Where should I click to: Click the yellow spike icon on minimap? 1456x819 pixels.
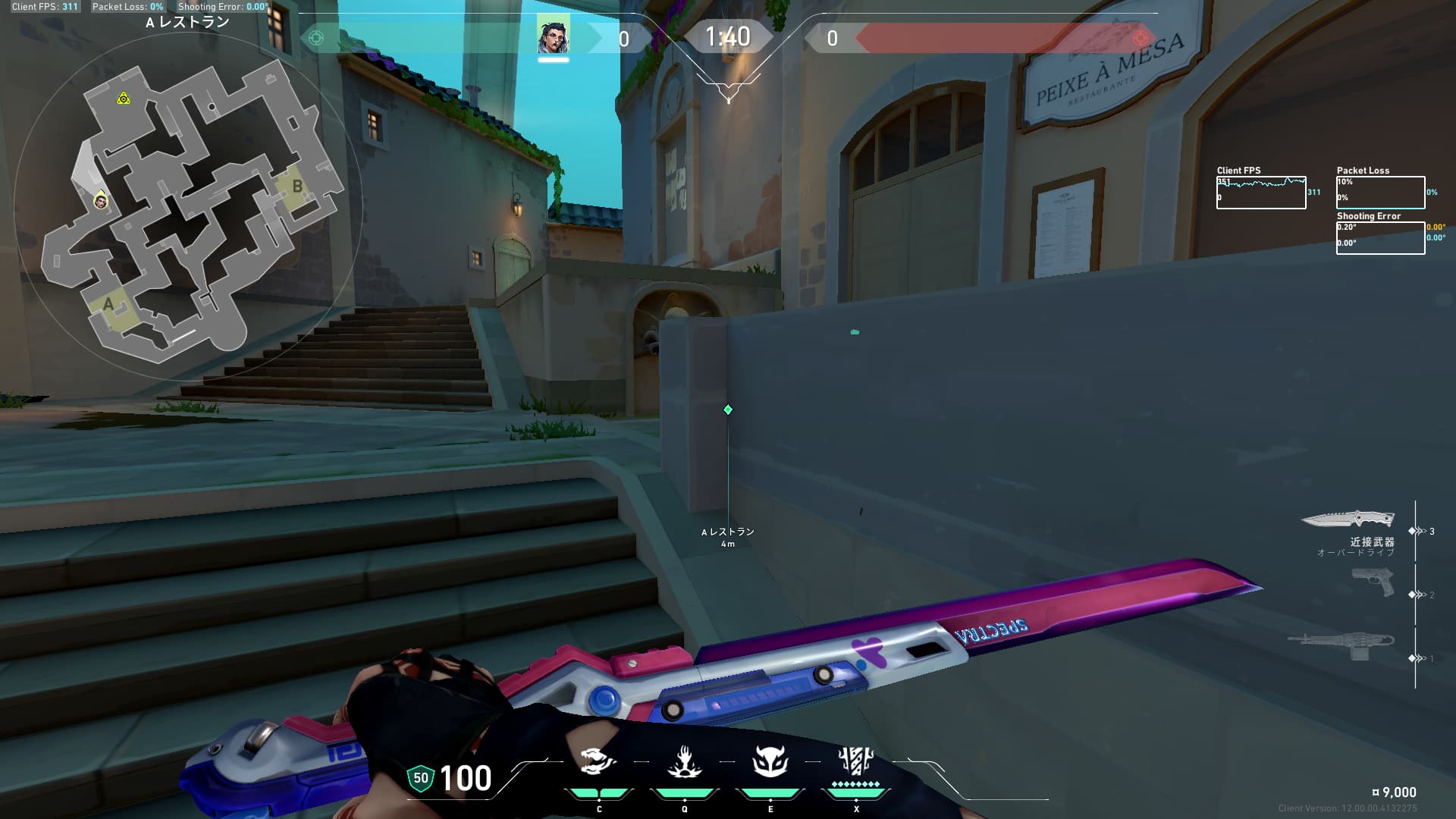click(123, 99)
